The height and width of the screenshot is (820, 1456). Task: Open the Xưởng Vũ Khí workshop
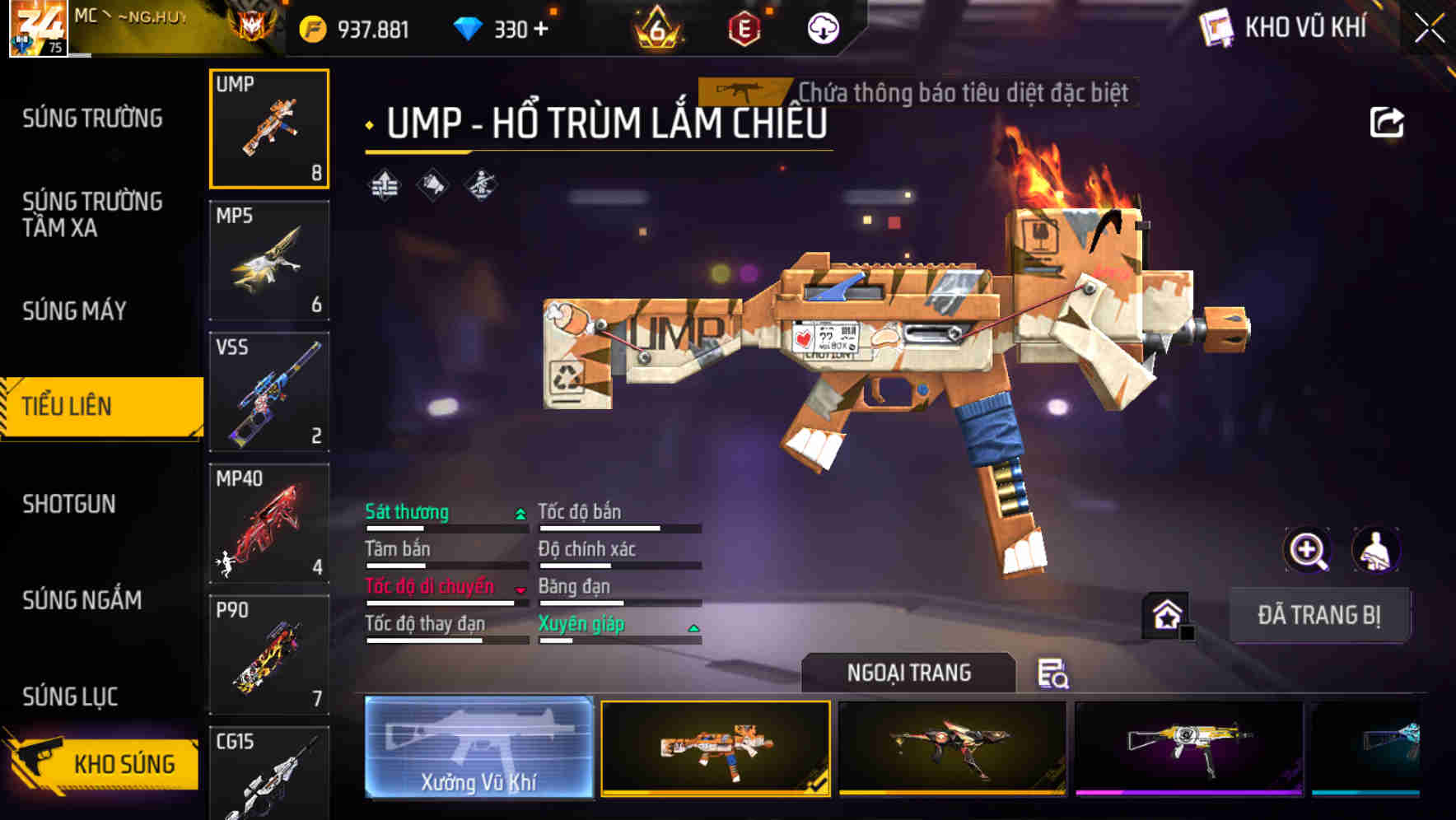tap(478, 748)
